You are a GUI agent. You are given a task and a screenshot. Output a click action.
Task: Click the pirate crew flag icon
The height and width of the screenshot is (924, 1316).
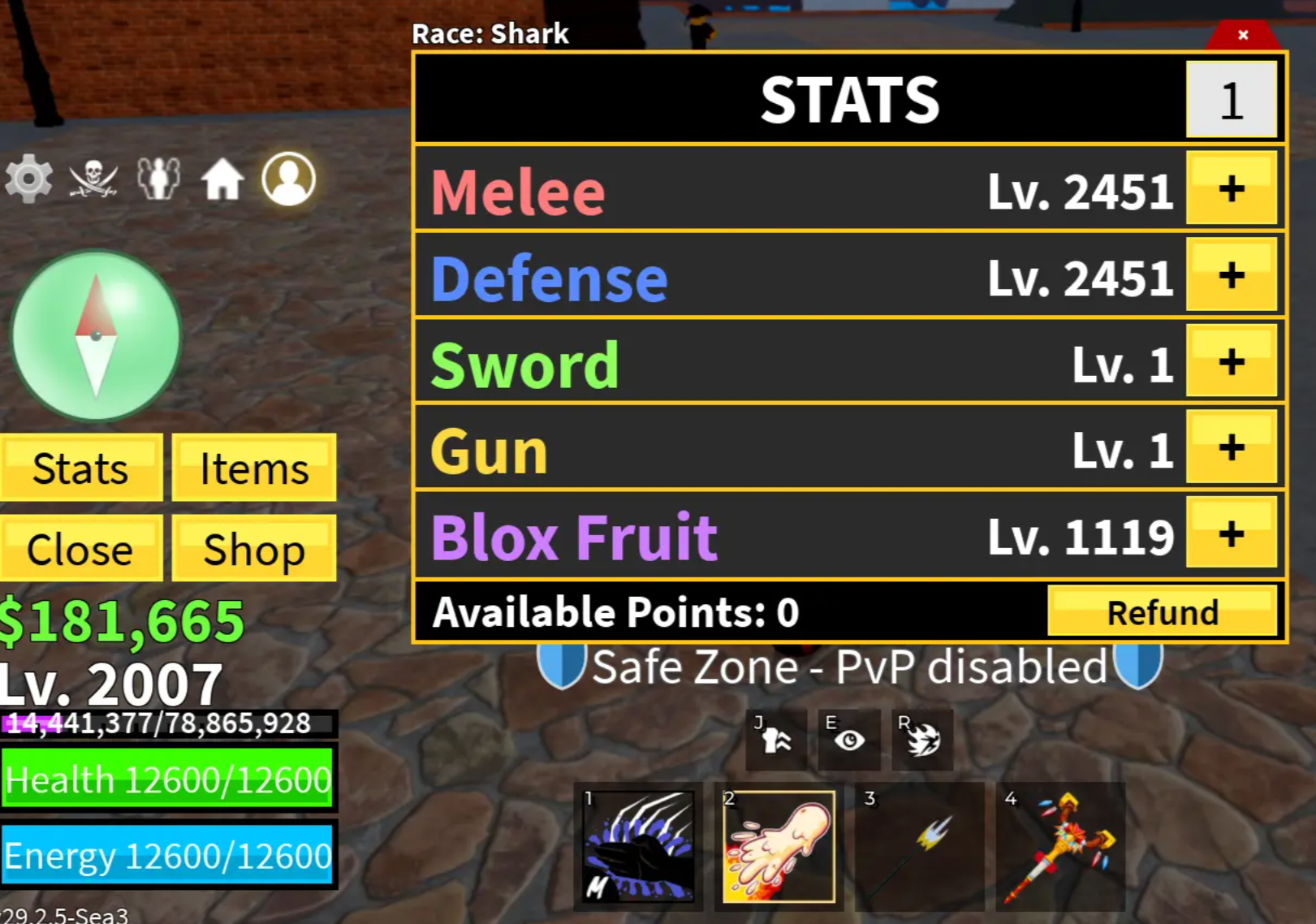tap(93, 179)
